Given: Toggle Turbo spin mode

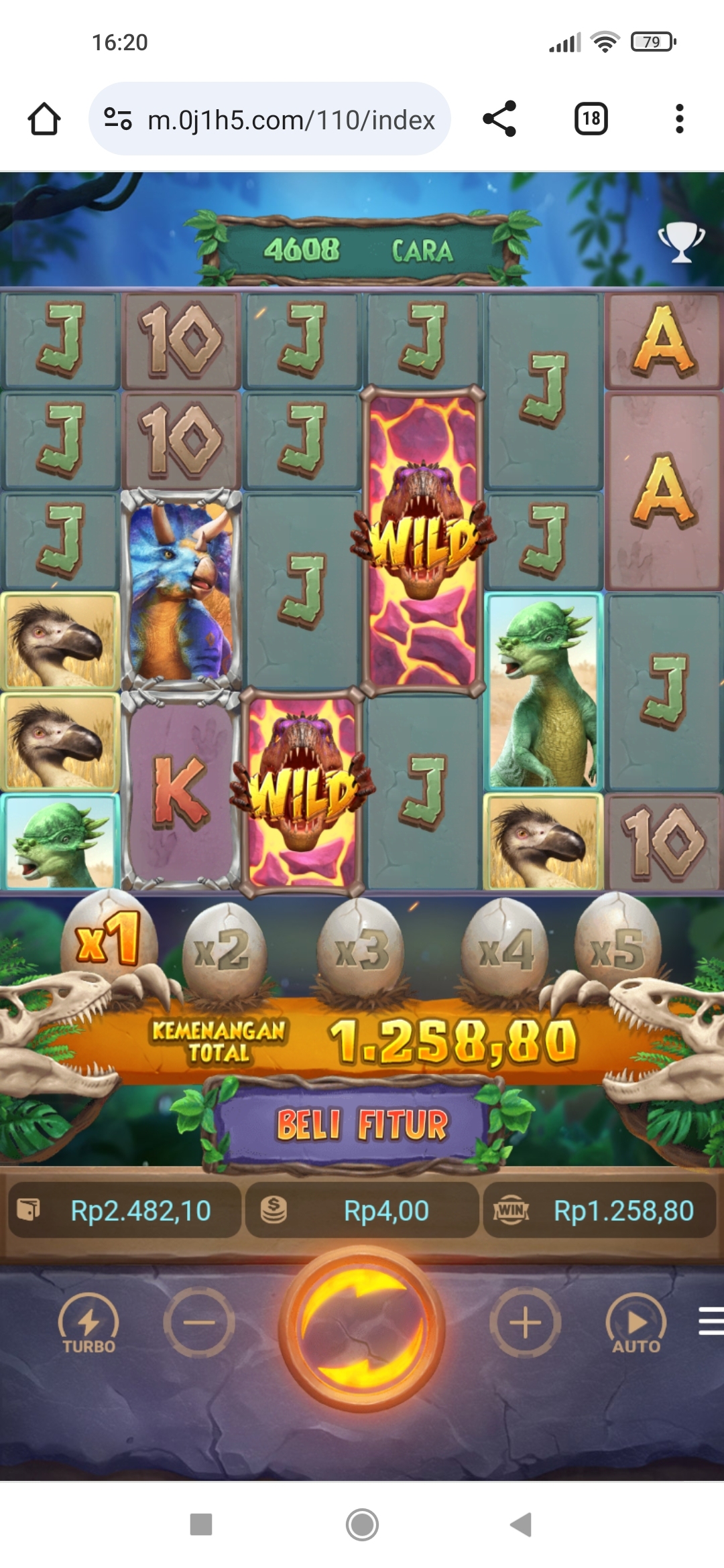Looking at the screenshot, I should [88, 1324].
